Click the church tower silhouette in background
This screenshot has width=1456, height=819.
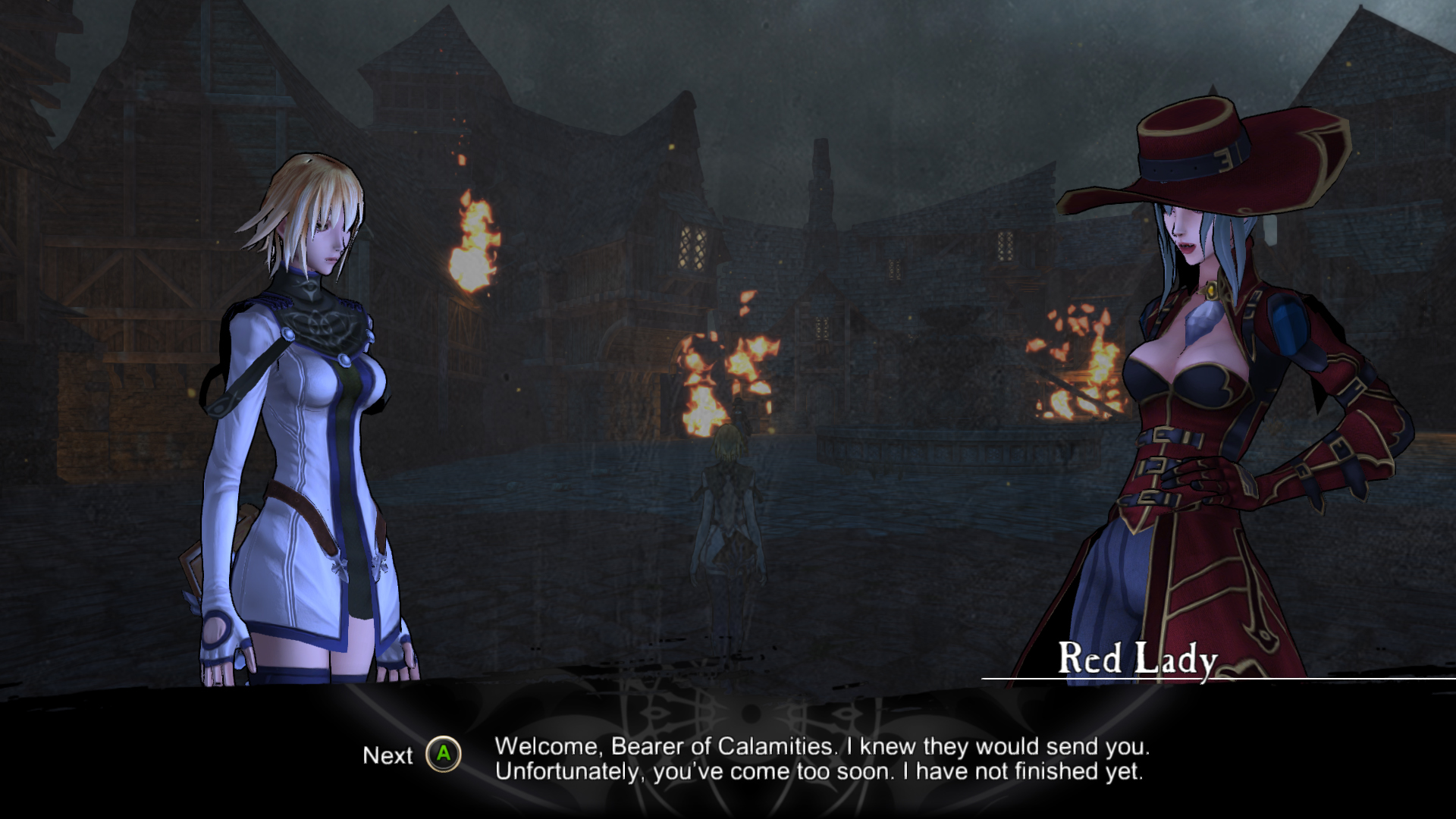(x=821, y=174)
